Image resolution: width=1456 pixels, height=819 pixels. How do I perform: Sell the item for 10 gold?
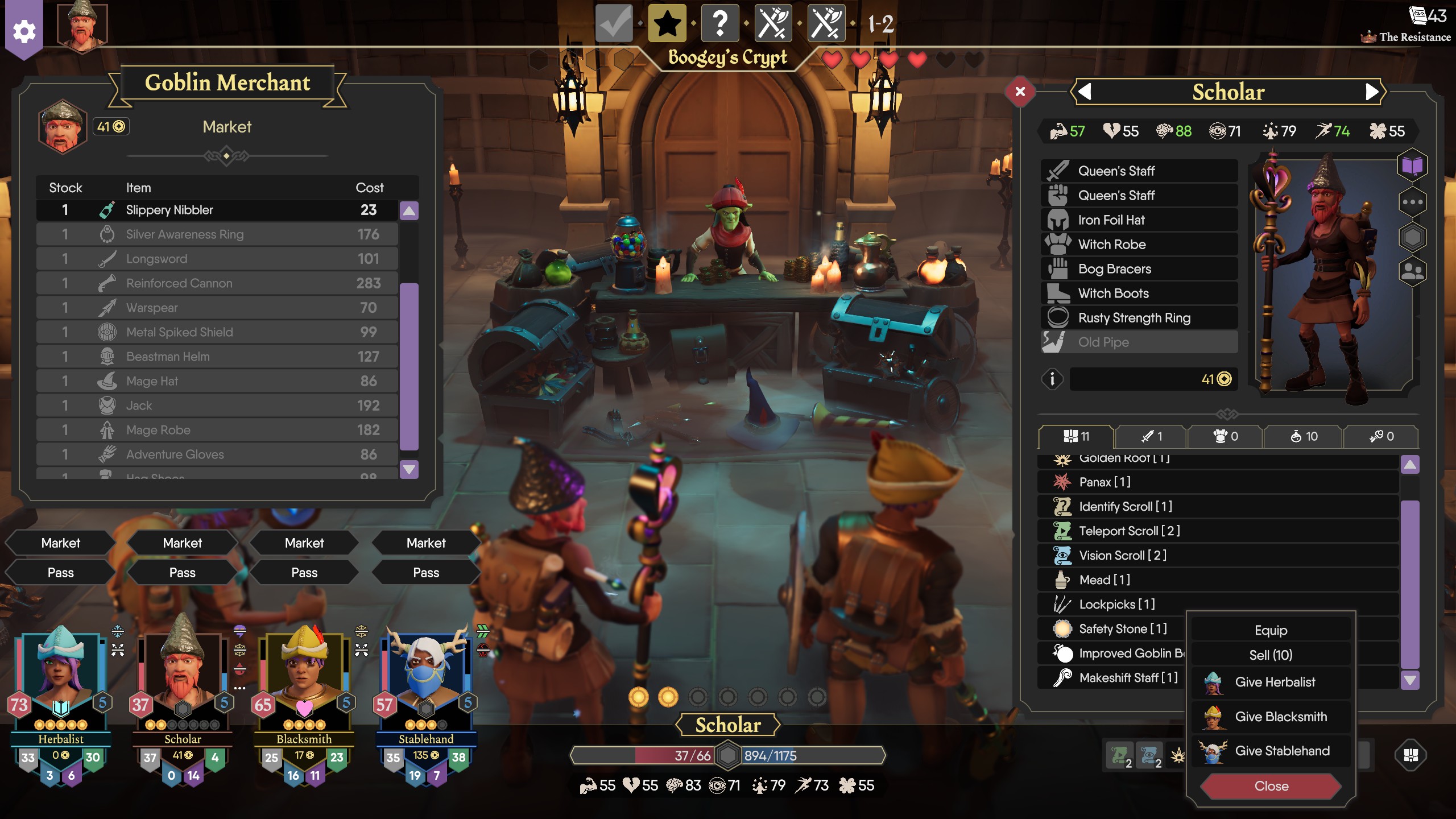[x=1271, y=655]
